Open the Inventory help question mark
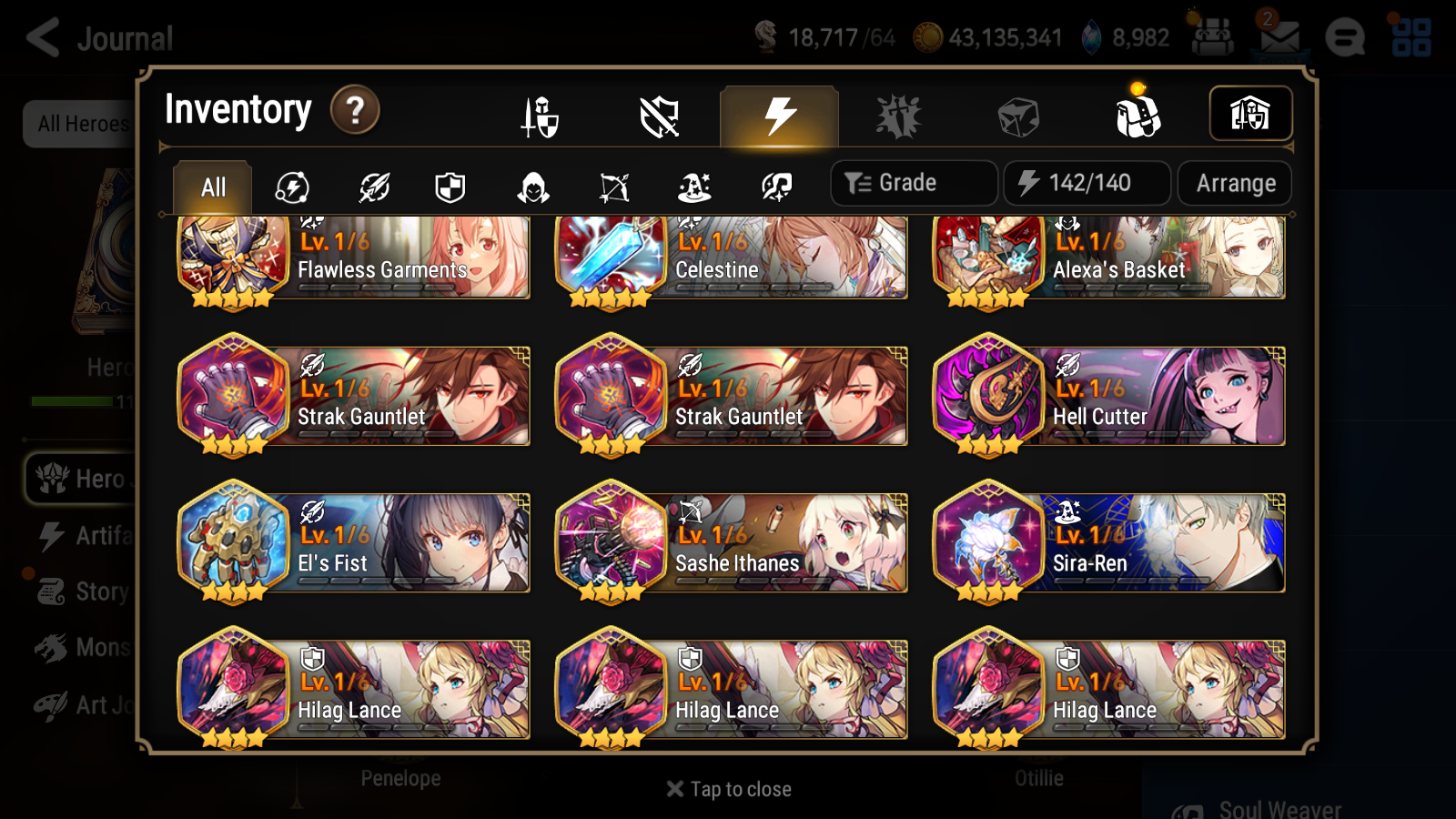 pos(354,110)
